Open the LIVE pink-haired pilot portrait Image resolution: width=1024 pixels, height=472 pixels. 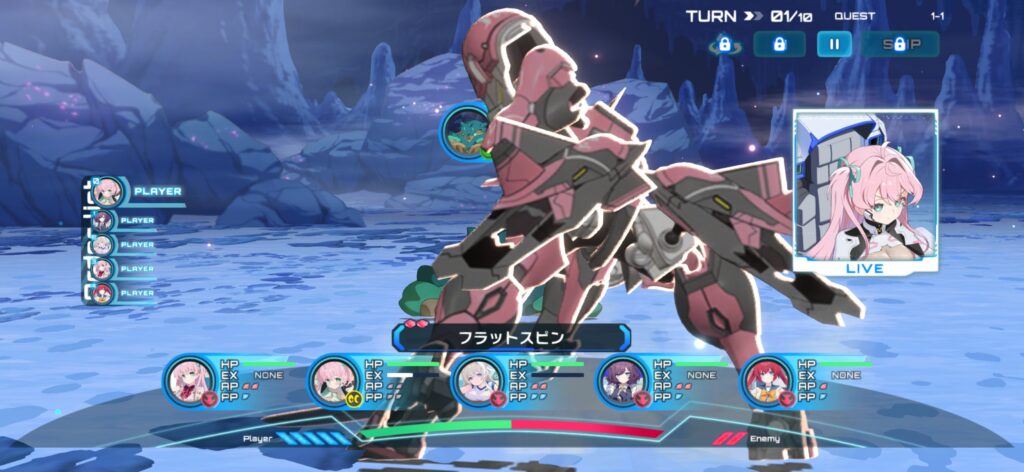tap(865, 191)
